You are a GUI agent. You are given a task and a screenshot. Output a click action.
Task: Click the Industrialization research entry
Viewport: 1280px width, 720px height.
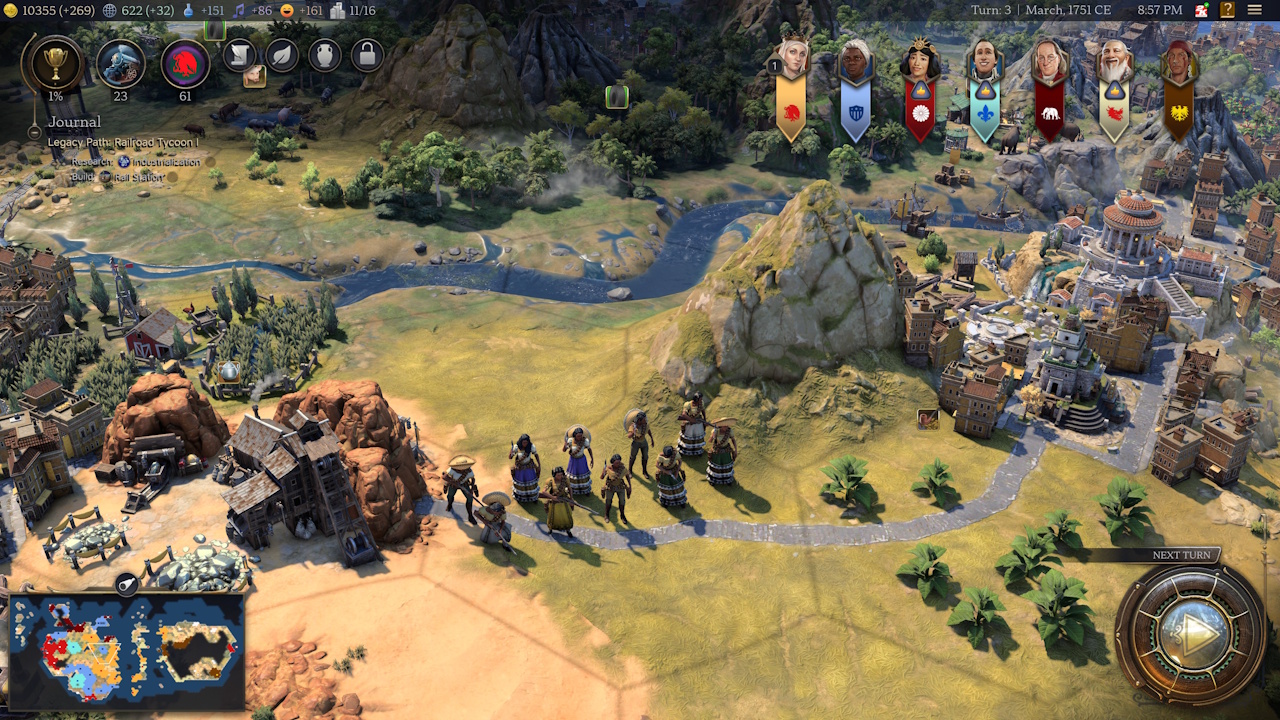click(165, 162)
